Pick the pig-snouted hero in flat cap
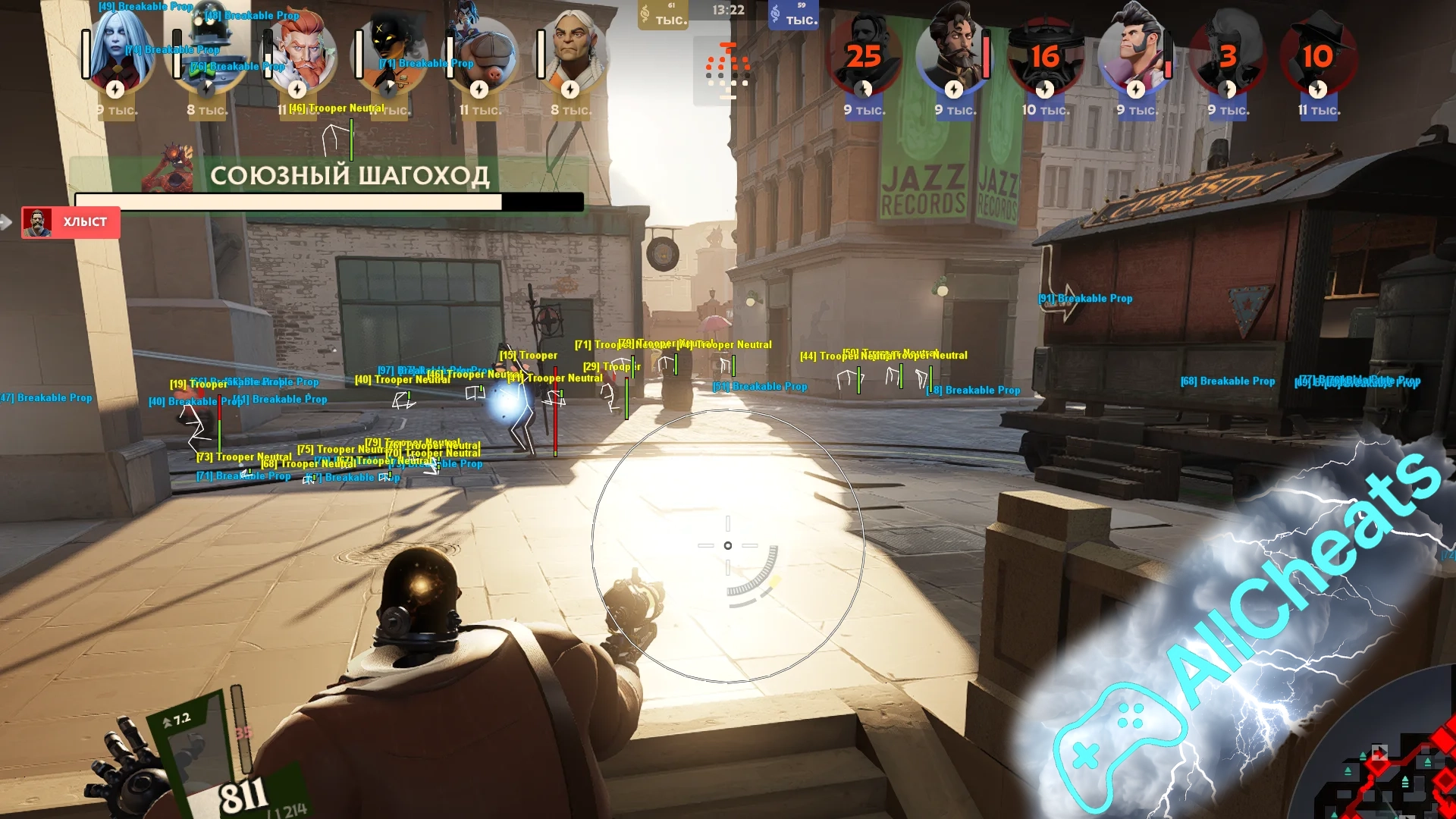 (x=481, y=53)
